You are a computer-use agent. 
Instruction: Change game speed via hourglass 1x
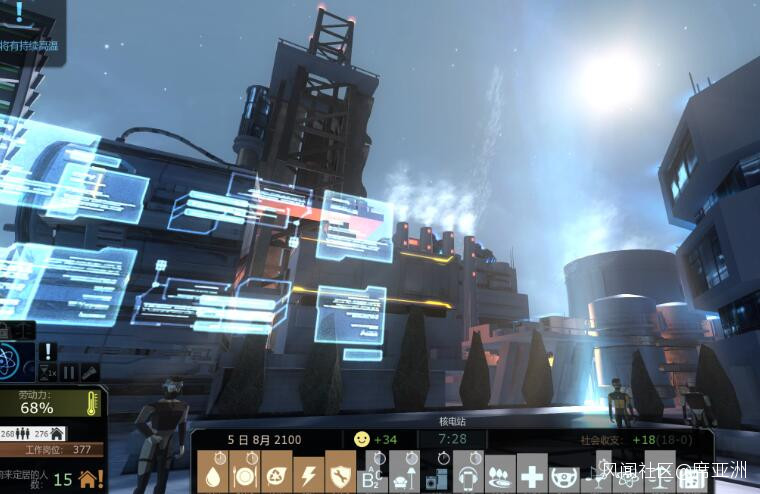point(47,372)
